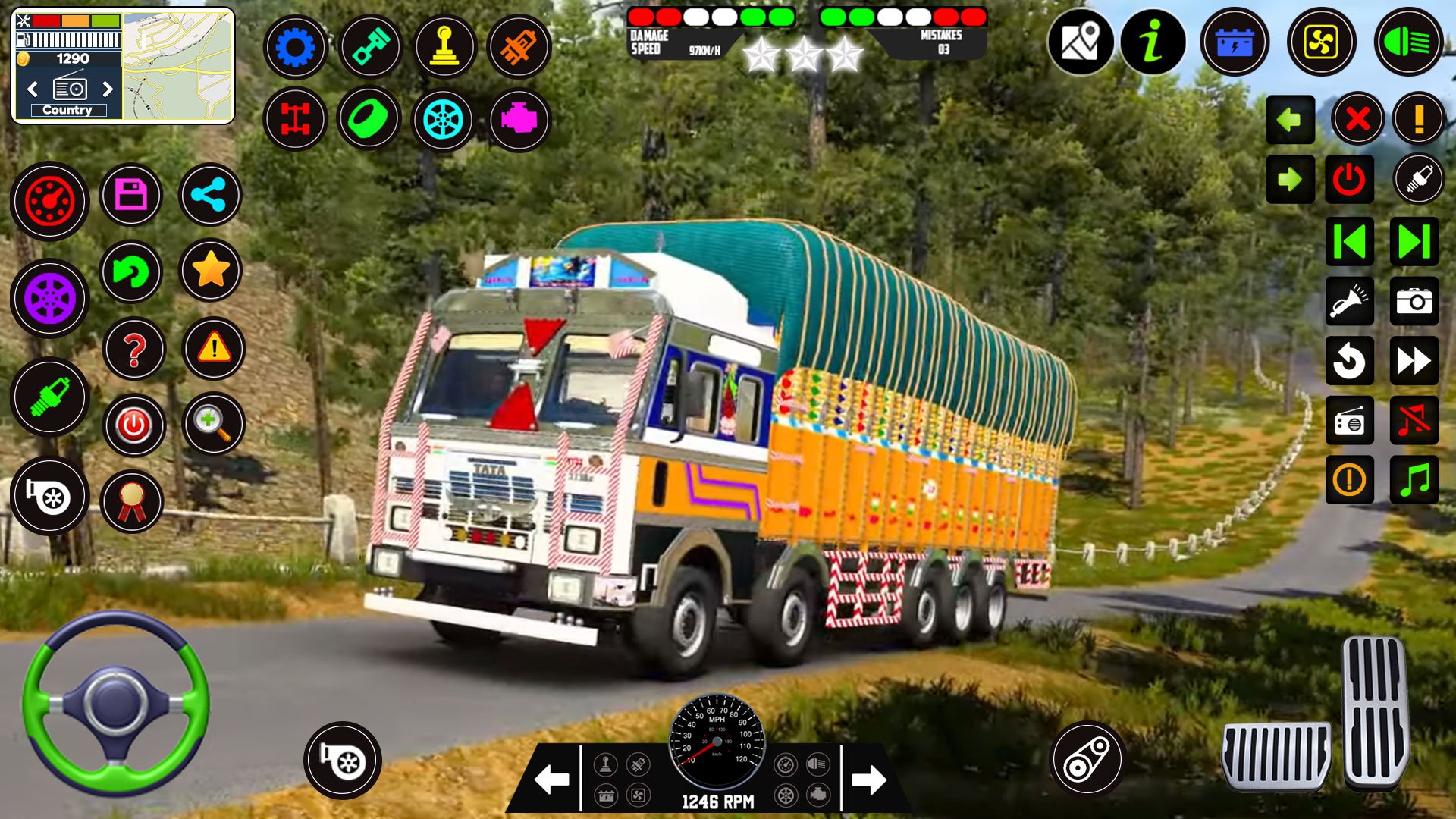The height and width of the screenshot is (819, 1456).
Task: Open the minimap in the corner
Action: point(177,65)
